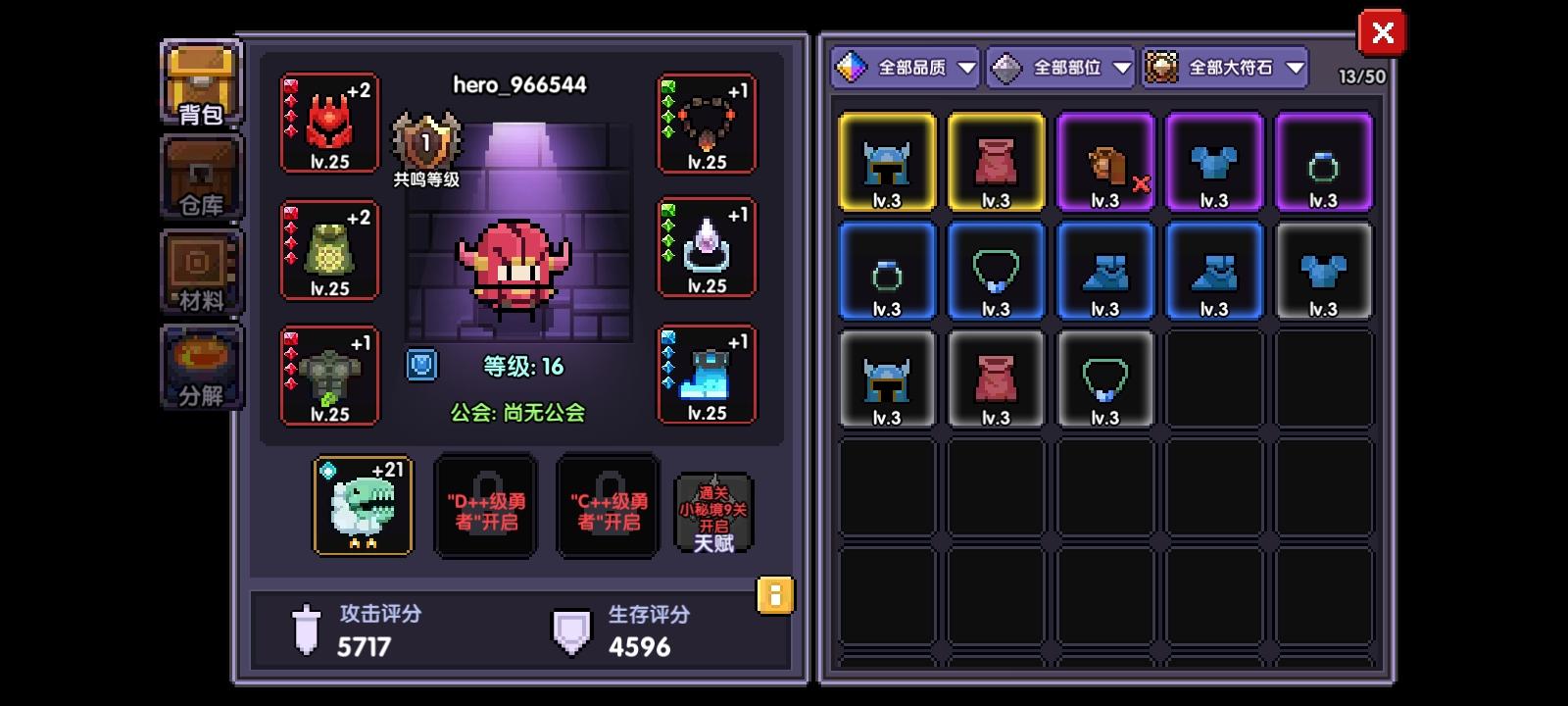Open the 全部大符石 runestone filter dropdown
The image size is (1568, 706).
[1222, 68]
